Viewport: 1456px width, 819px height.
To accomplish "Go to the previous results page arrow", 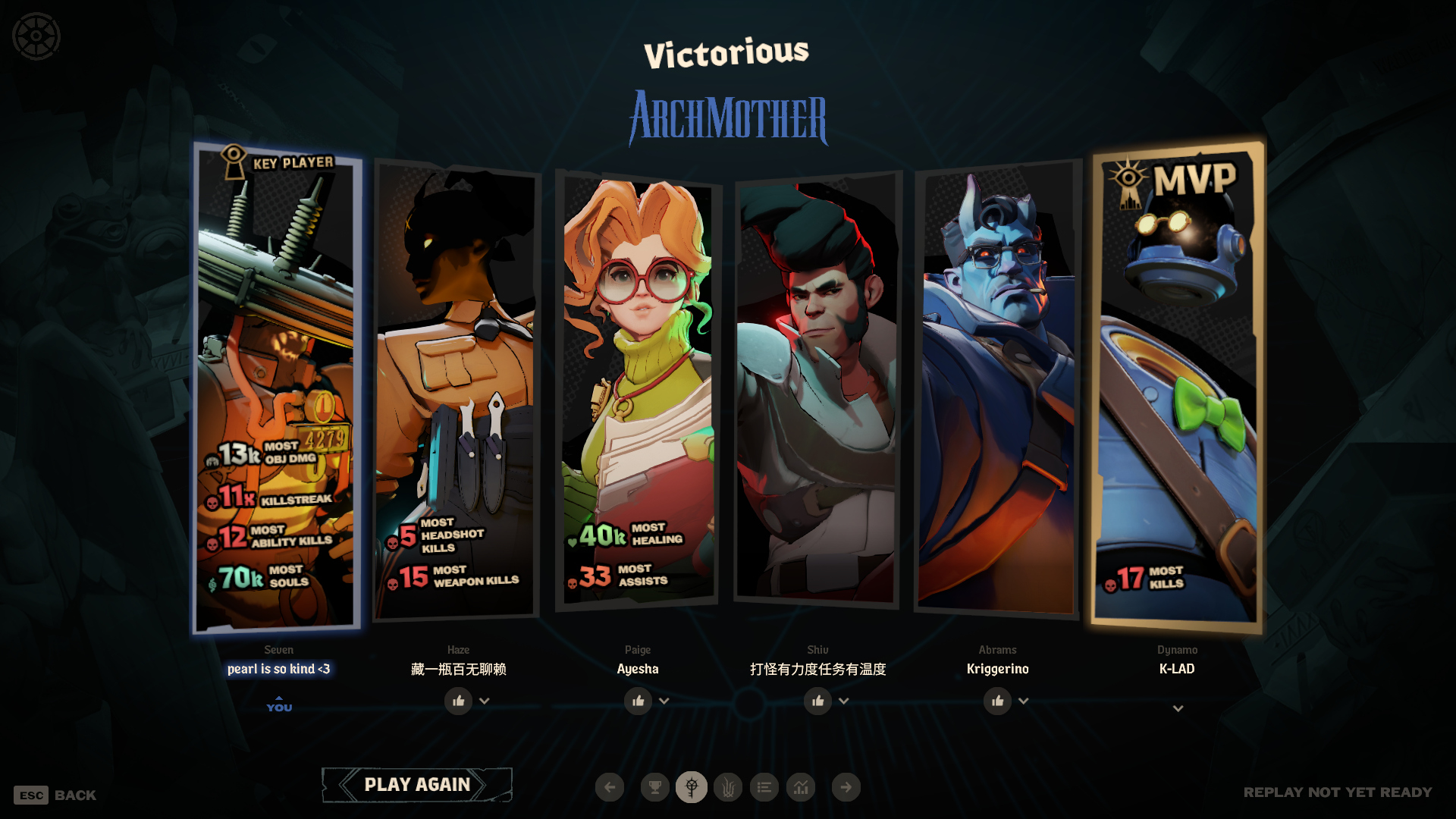I will tap(610, 787).
